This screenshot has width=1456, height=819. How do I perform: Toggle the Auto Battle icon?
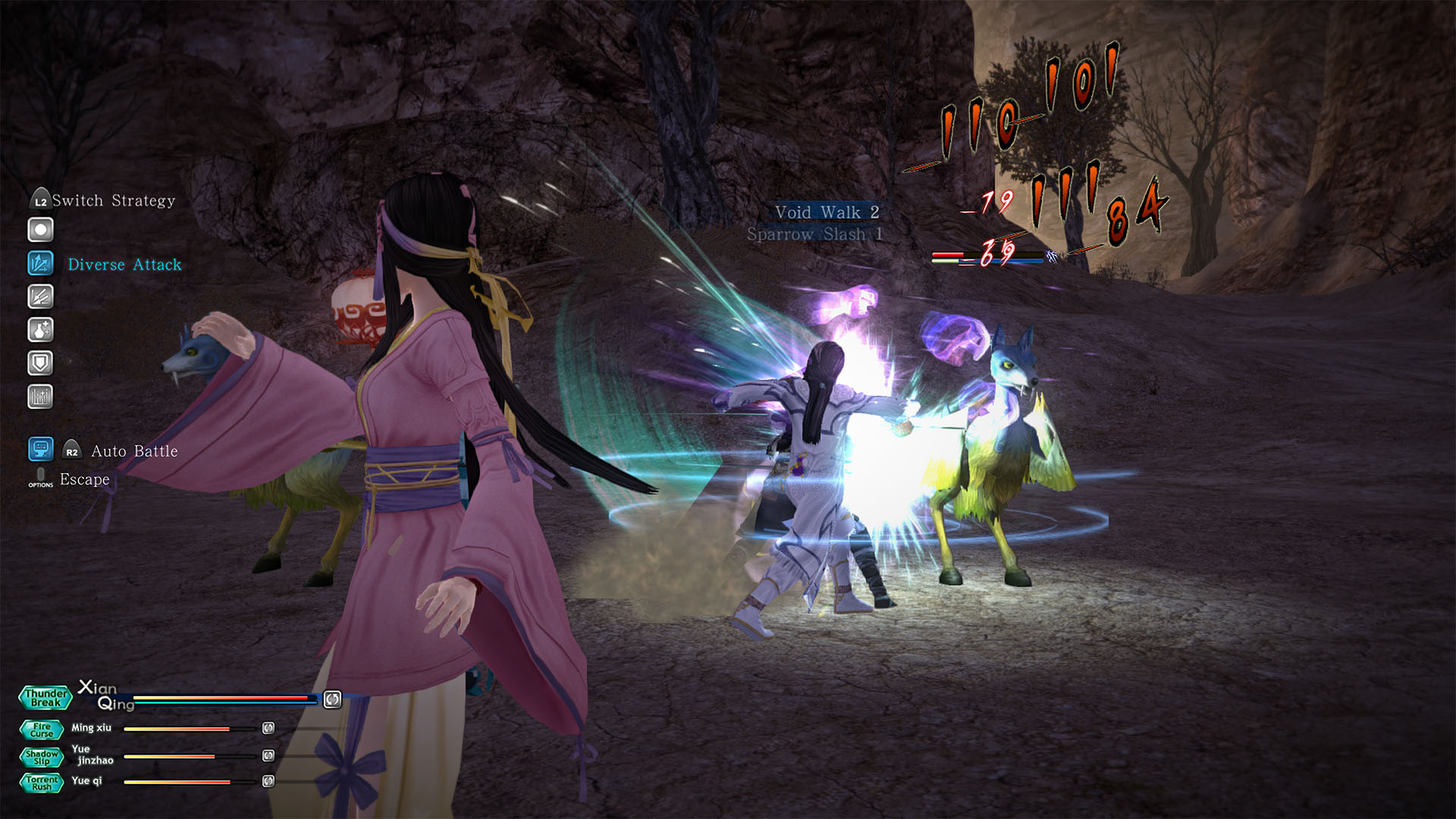pos(40,449)
